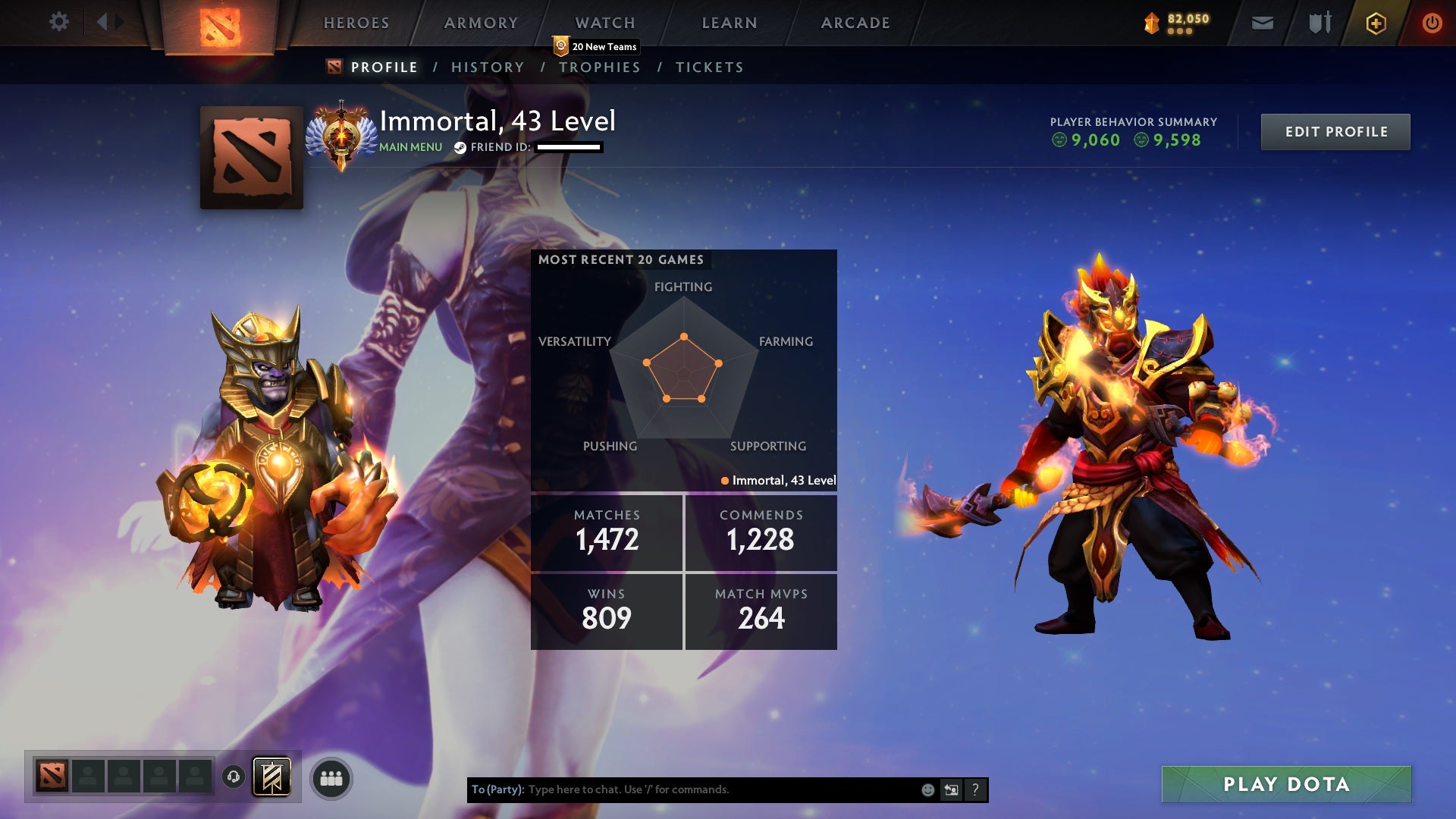Open the Tickets tab
The image size is (1456, 819).
point(709,67)
